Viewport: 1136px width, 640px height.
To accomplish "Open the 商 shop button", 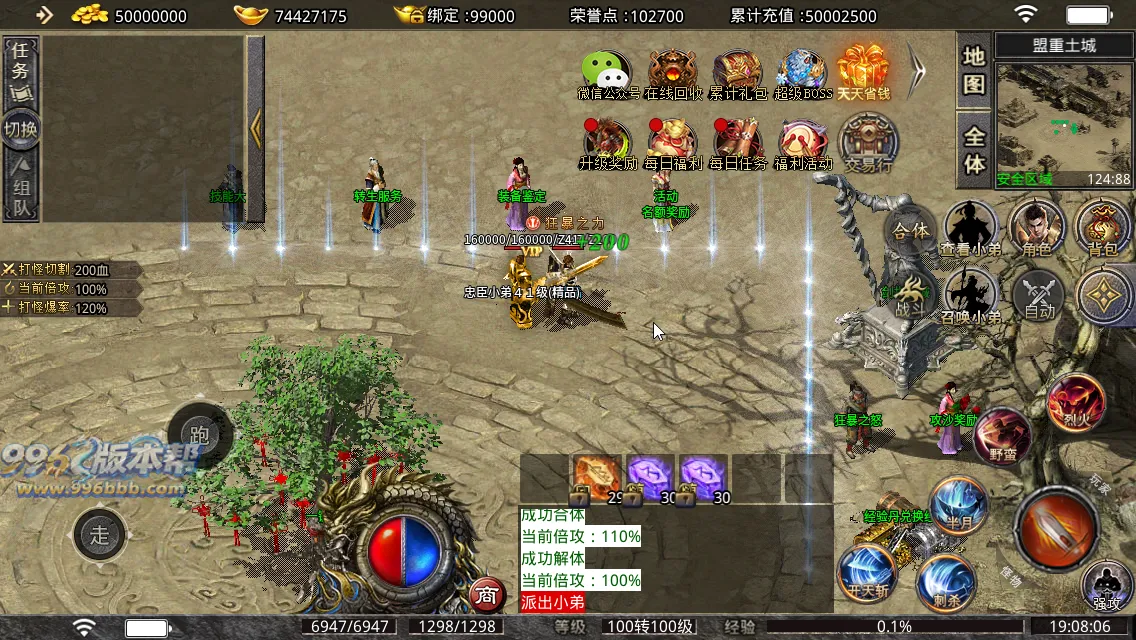I will click(486, 595).
